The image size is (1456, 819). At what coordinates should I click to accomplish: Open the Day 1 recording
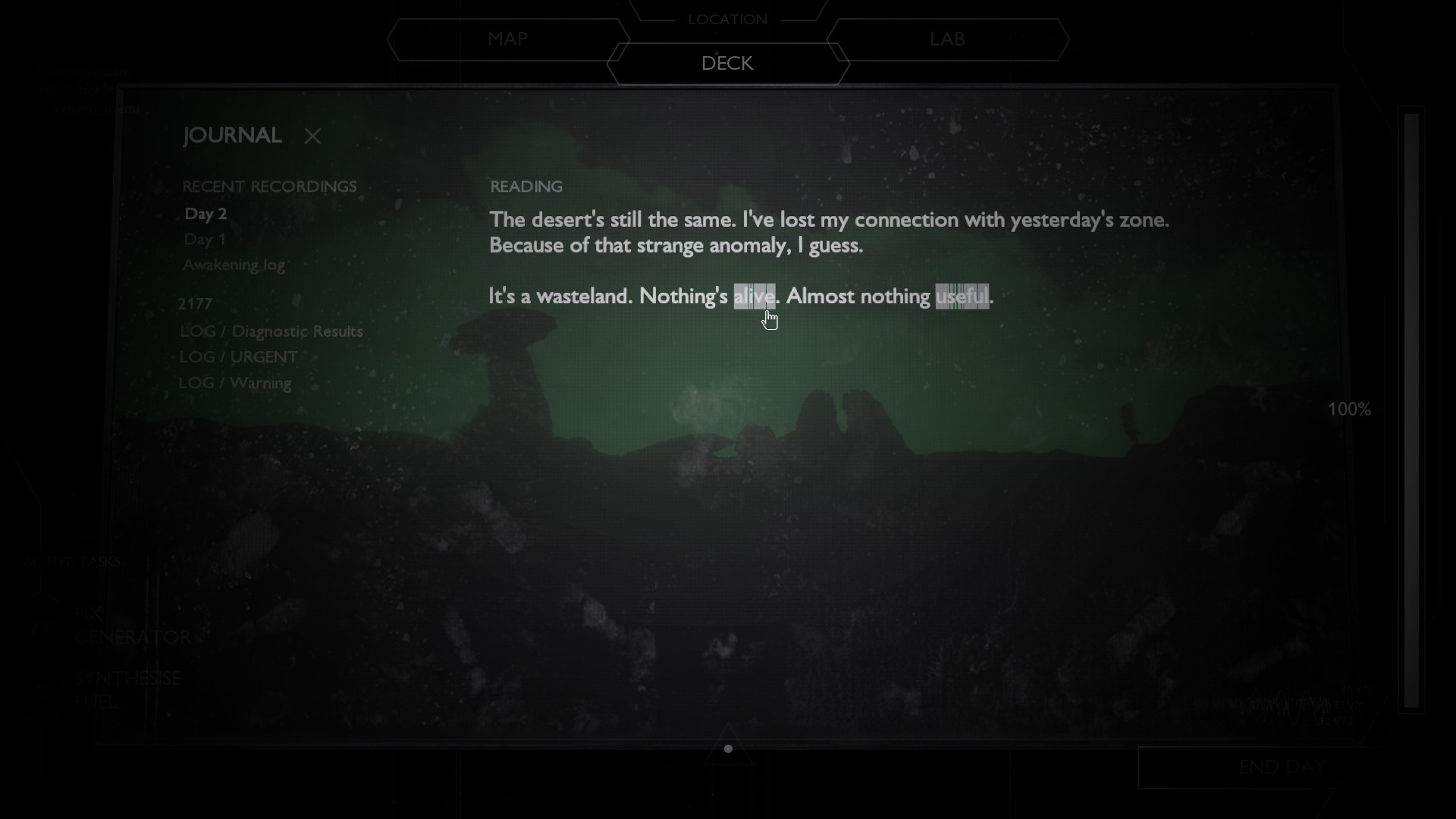tap(203, 239)
